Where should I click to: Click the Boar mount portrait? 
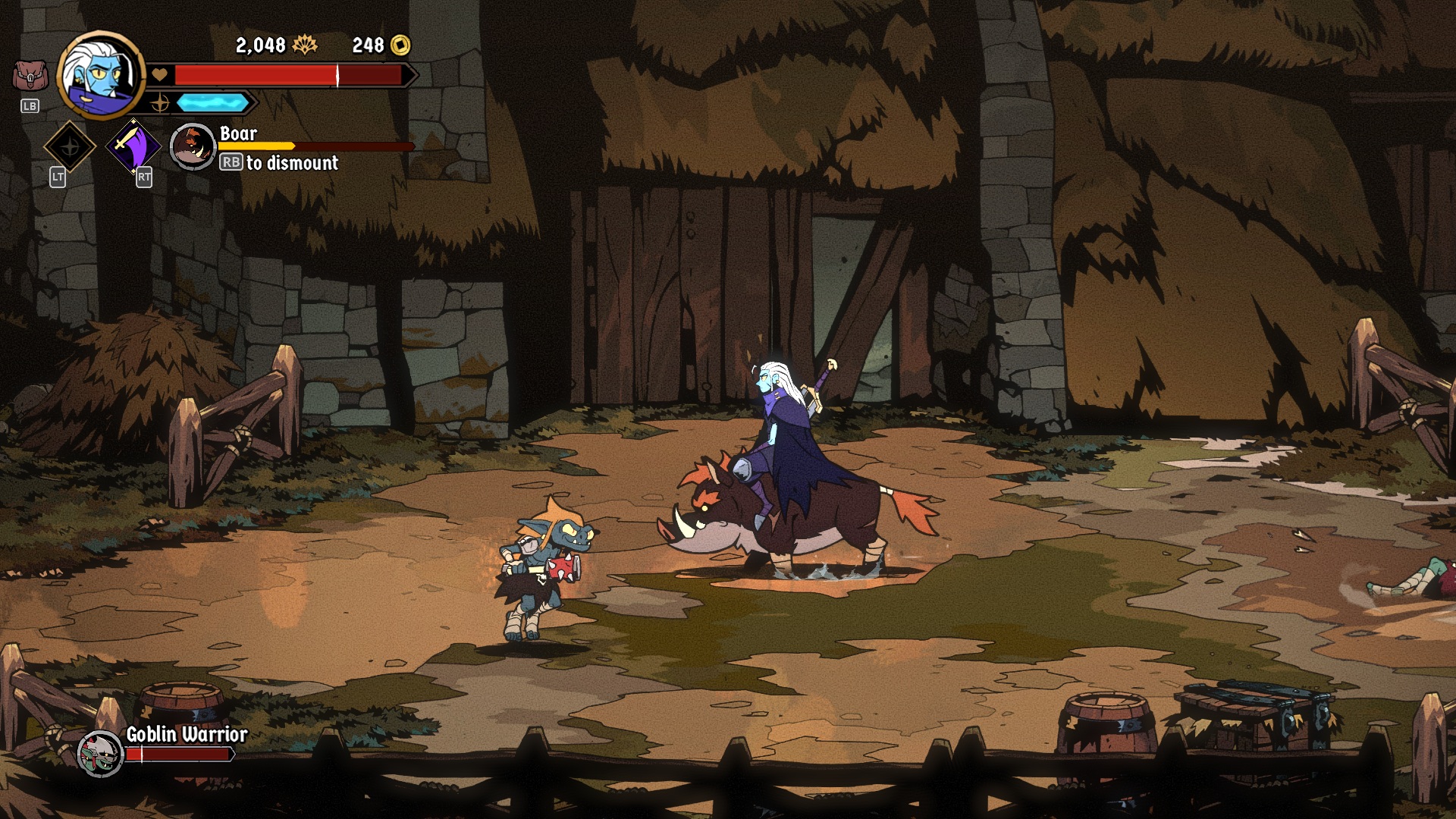[193, 146]
